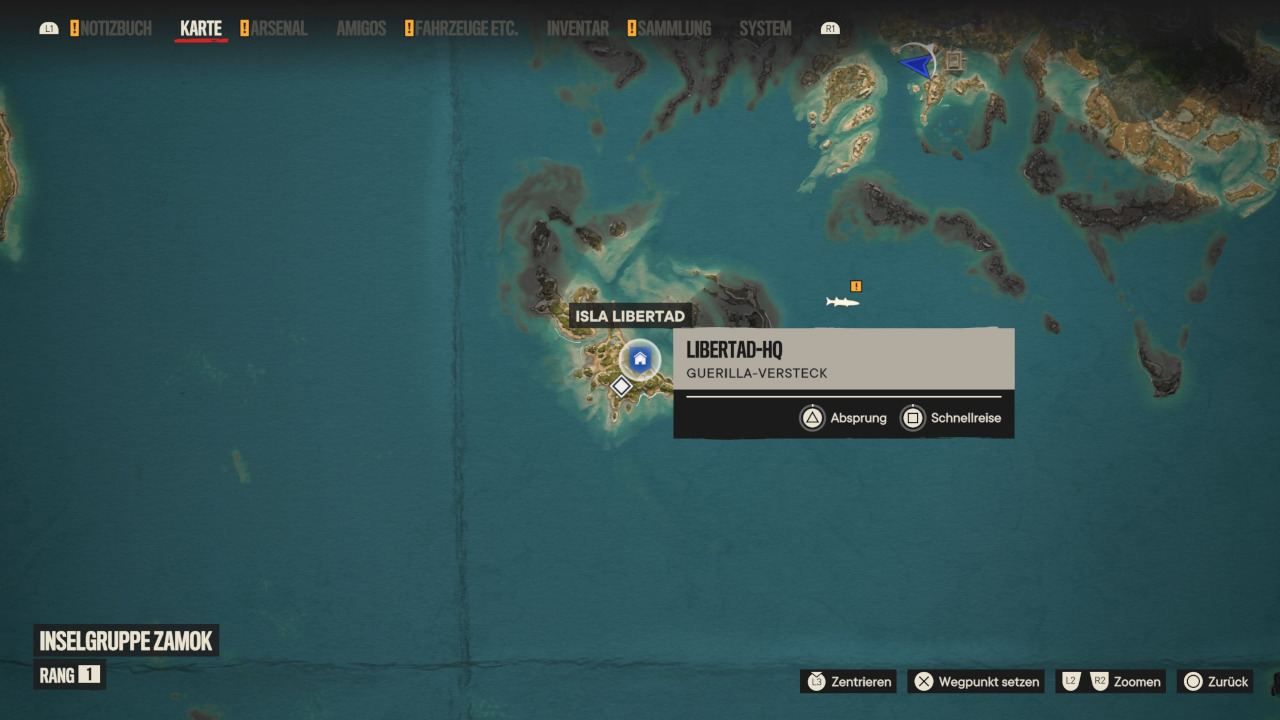Viewport: 1280px width, 720px height.
Task: Activate Wegpunkt setzen
Action: [976, 682]
